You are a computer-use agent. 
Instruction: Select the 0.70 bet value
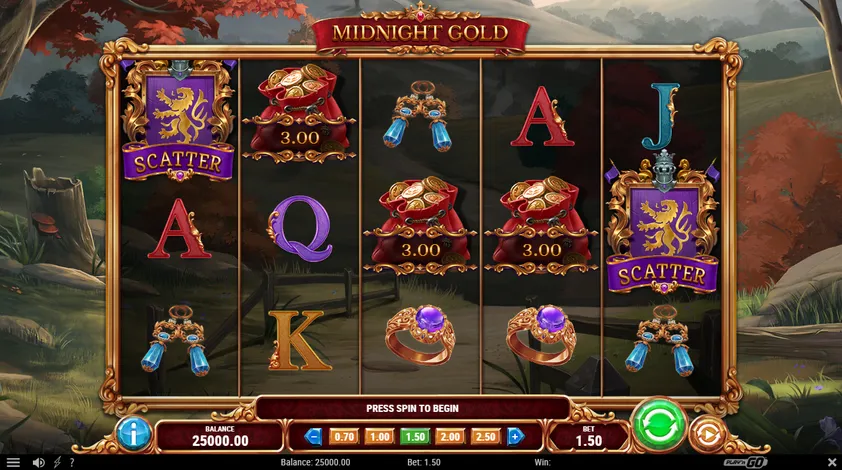[x=344, y=436]
